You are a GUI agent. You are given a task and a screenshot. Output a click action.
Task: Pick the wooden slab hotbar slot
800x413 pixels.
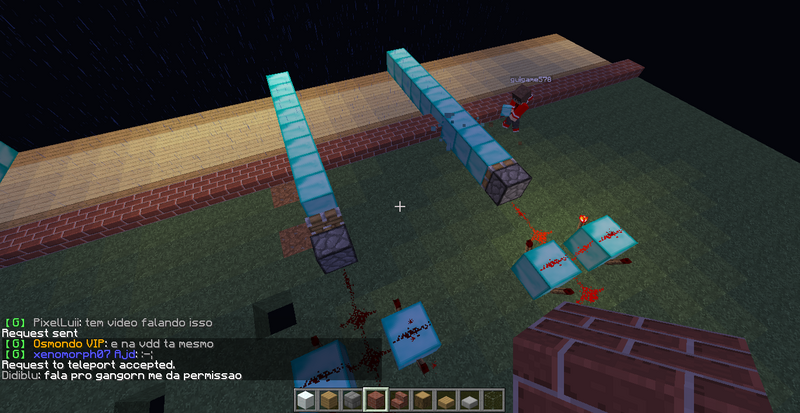coord(445,401)
